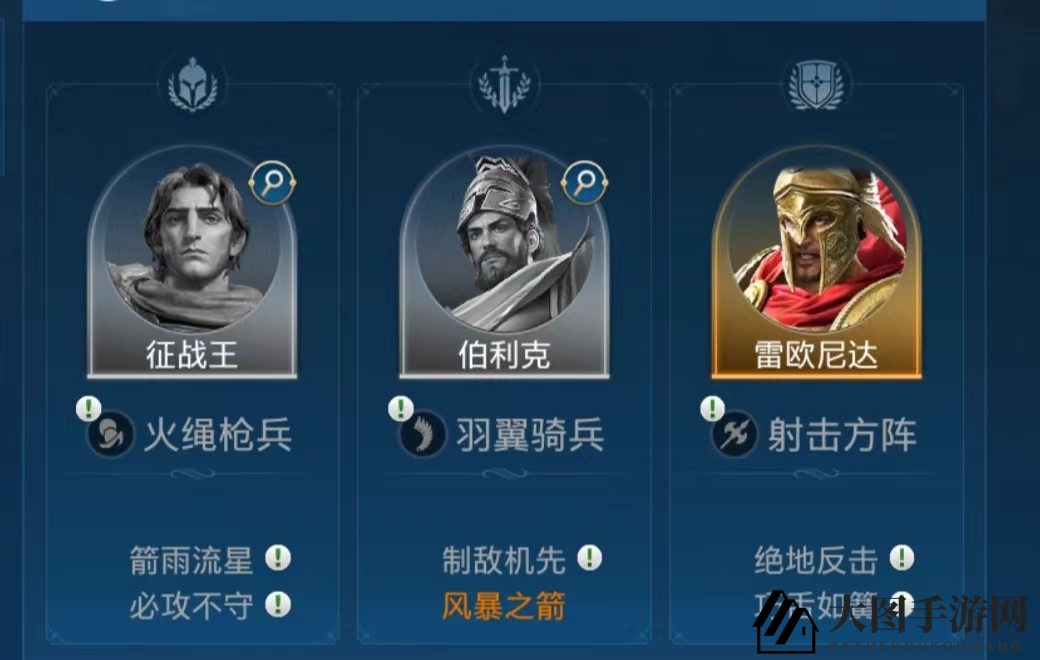Inspect 征战王 with the magnifier icon
The width and height of the screenshot is (1040, 660).
click(271, 182)
